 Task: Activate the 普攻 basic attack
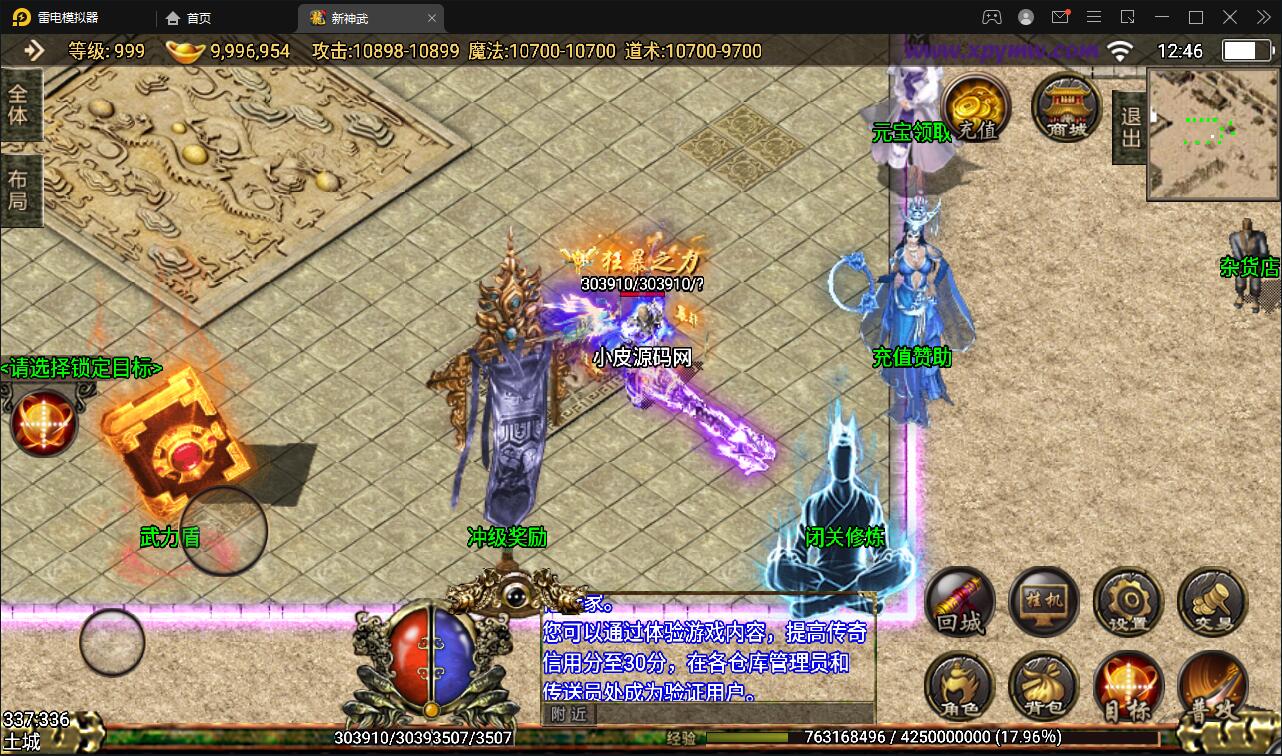point(1212,688)
